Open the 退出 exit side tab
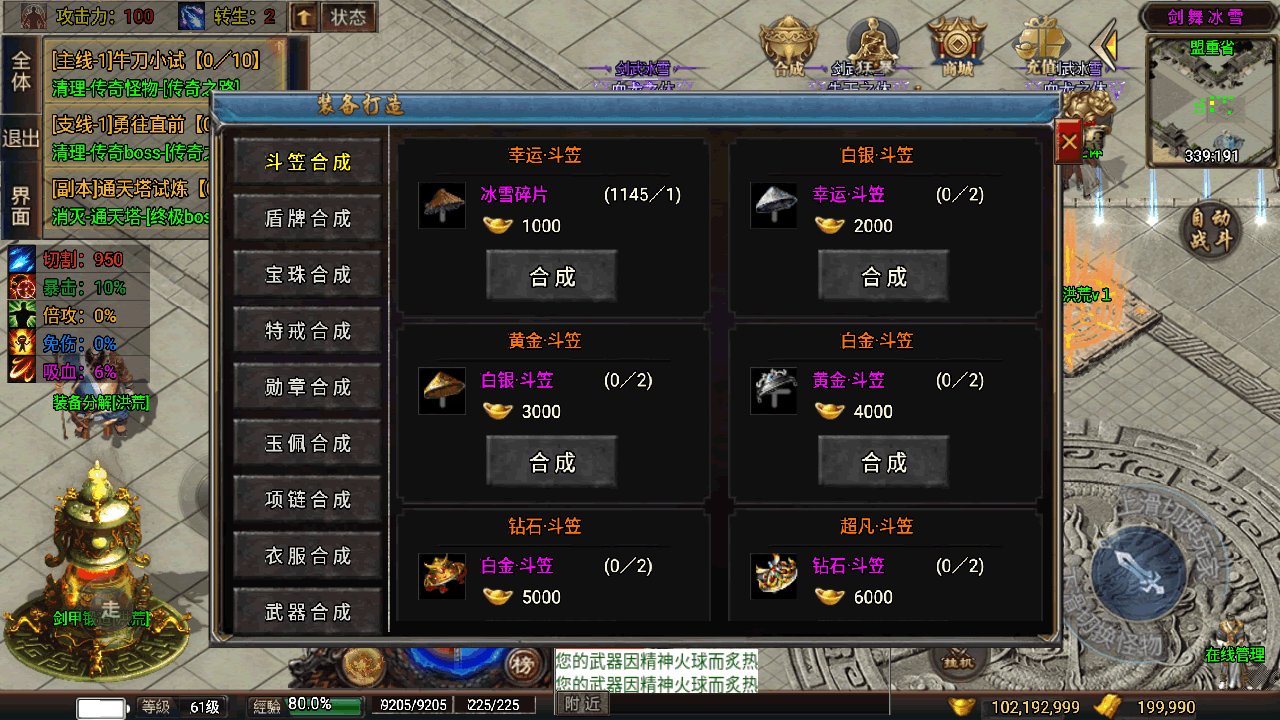This screenshot has height=720, width=1280. click(x=21, y=138)
